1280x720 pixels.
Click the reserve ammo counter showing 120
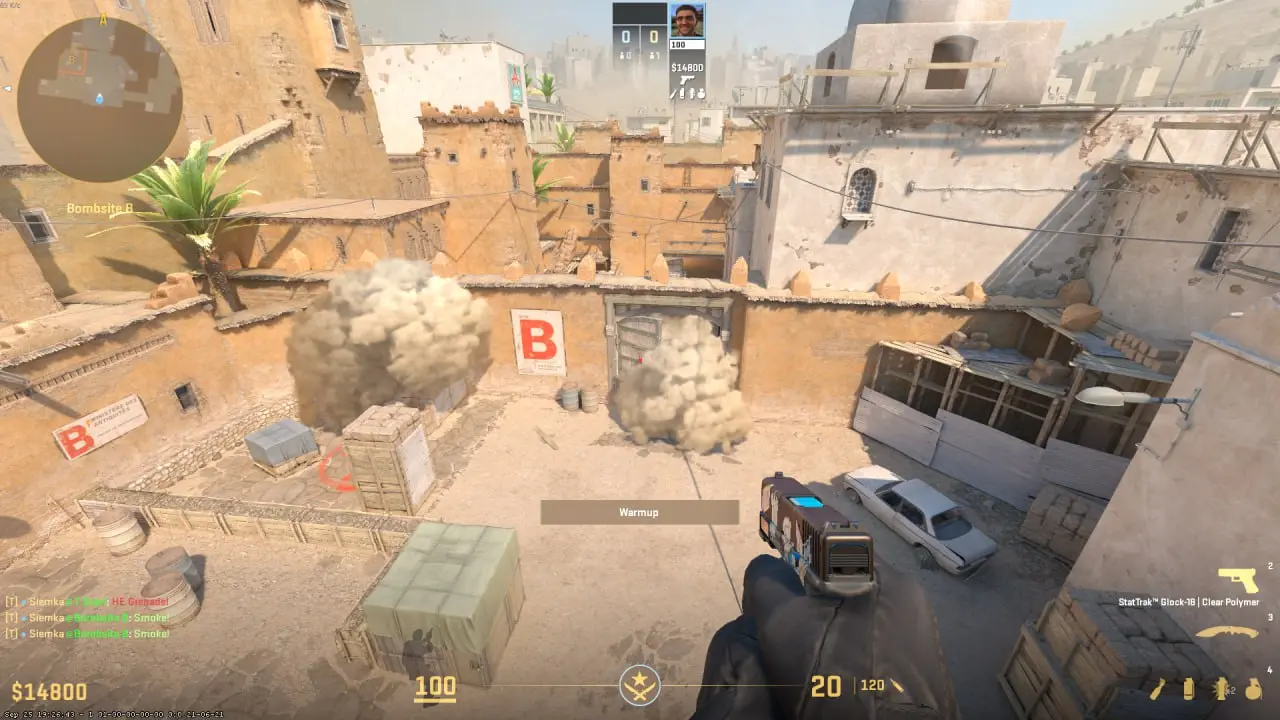pos(872,687)
